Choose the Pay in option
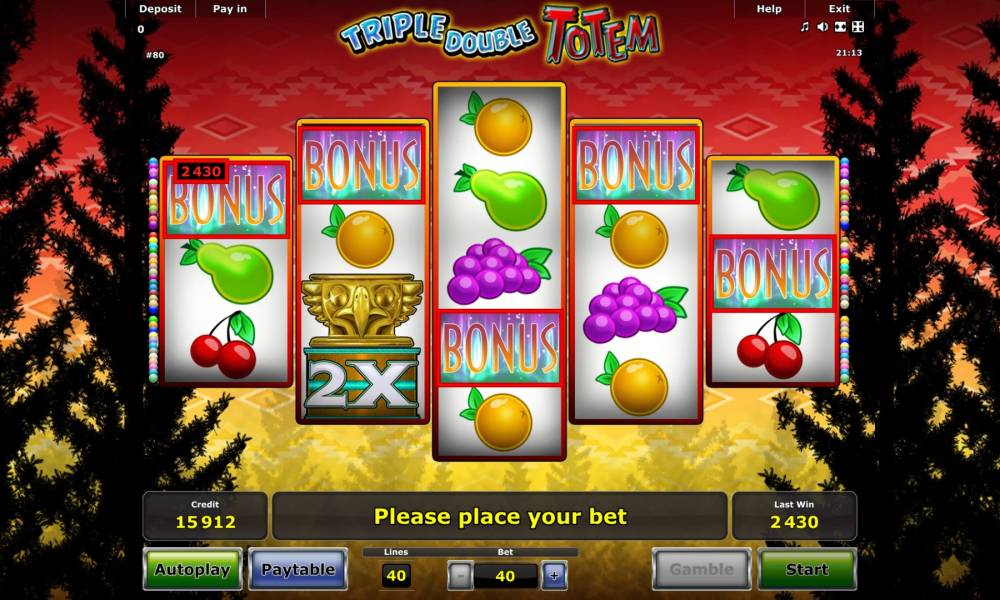 point(230,9)
